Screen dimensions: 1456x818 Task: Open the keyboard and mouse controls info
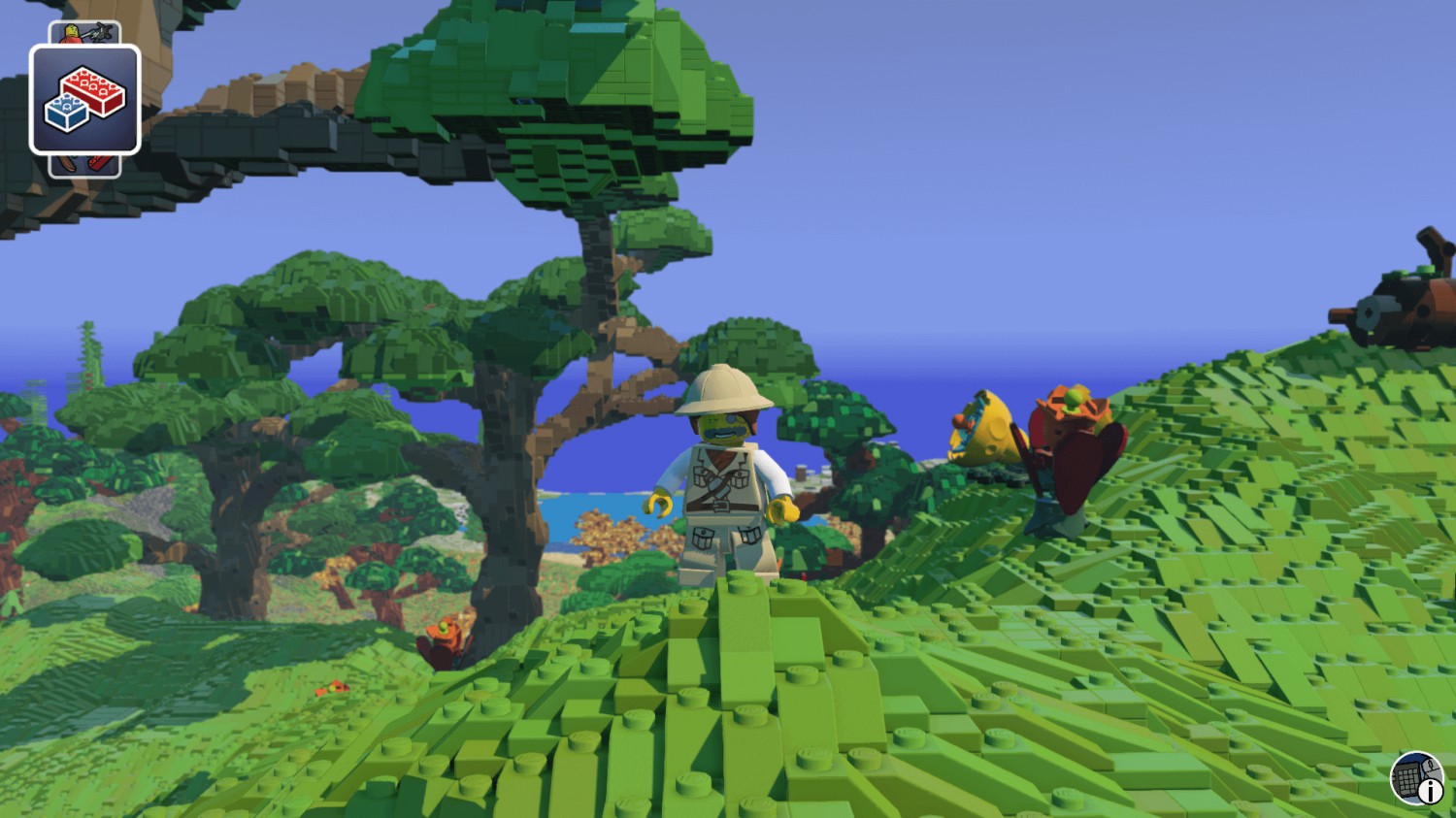[1416, 778]
